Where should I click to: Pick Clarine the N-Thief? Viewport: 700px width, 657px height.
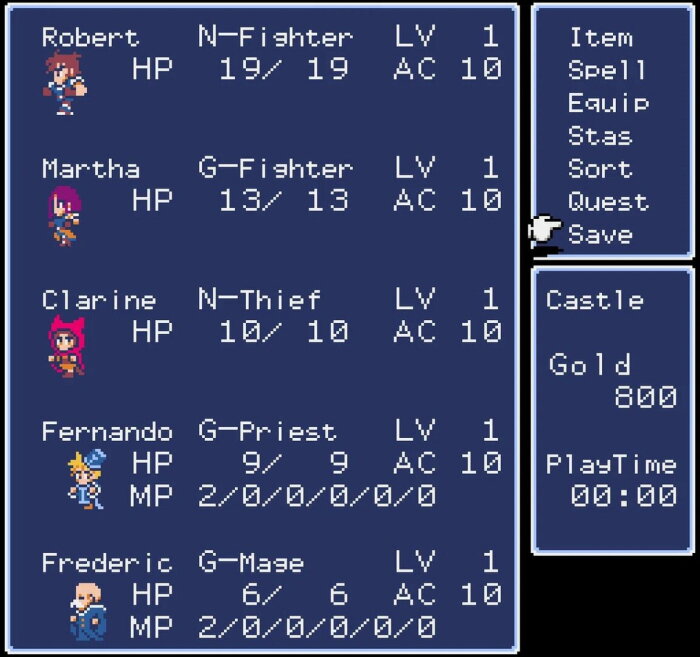click(98, 300)
